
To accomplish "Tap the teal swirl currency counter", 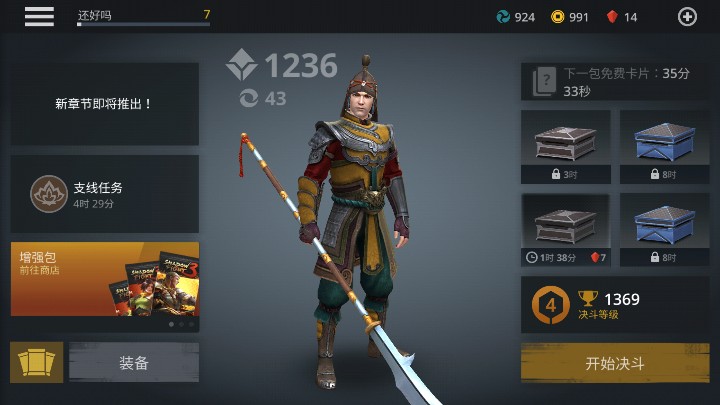I will [516, 17].
